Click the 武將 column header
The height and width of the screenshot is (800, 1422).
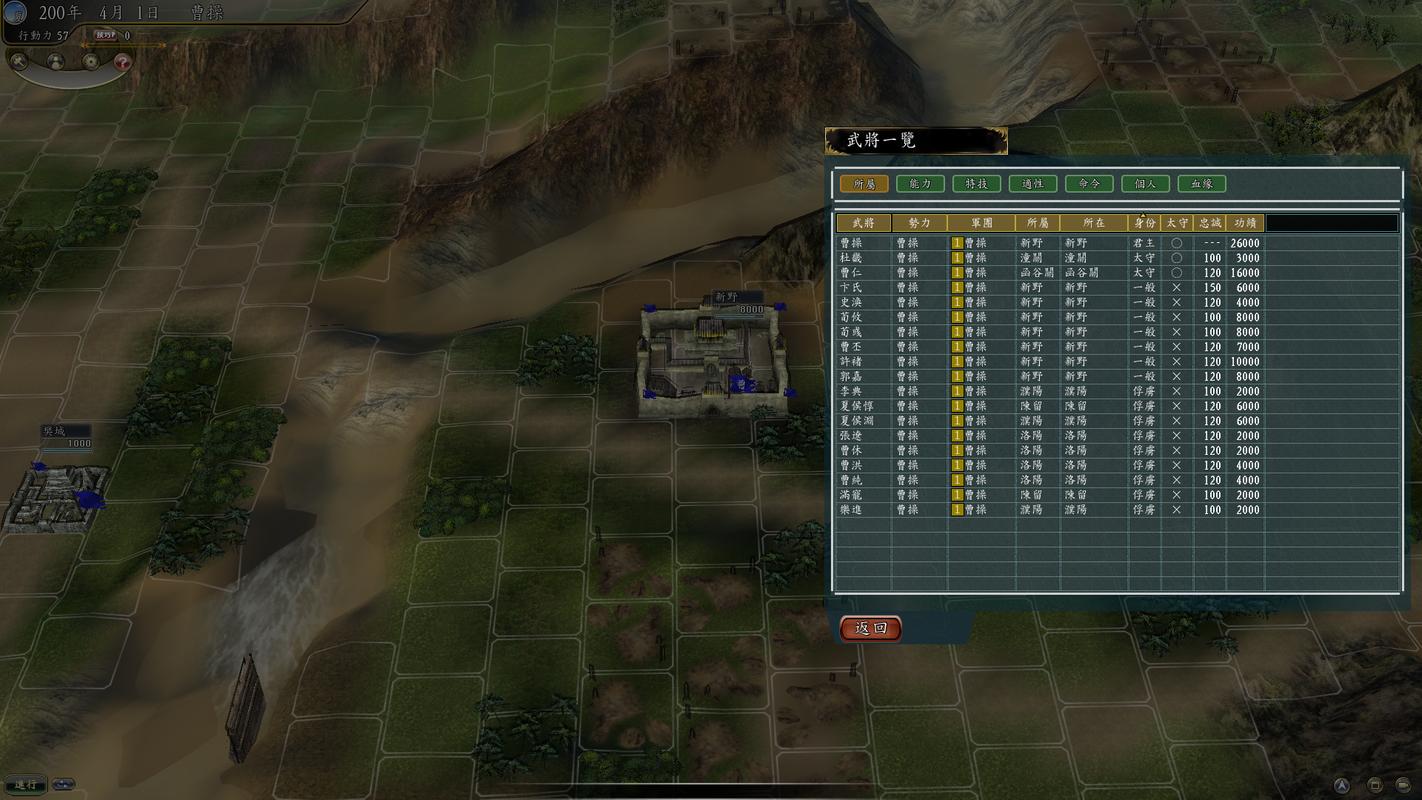coord(863,223)
